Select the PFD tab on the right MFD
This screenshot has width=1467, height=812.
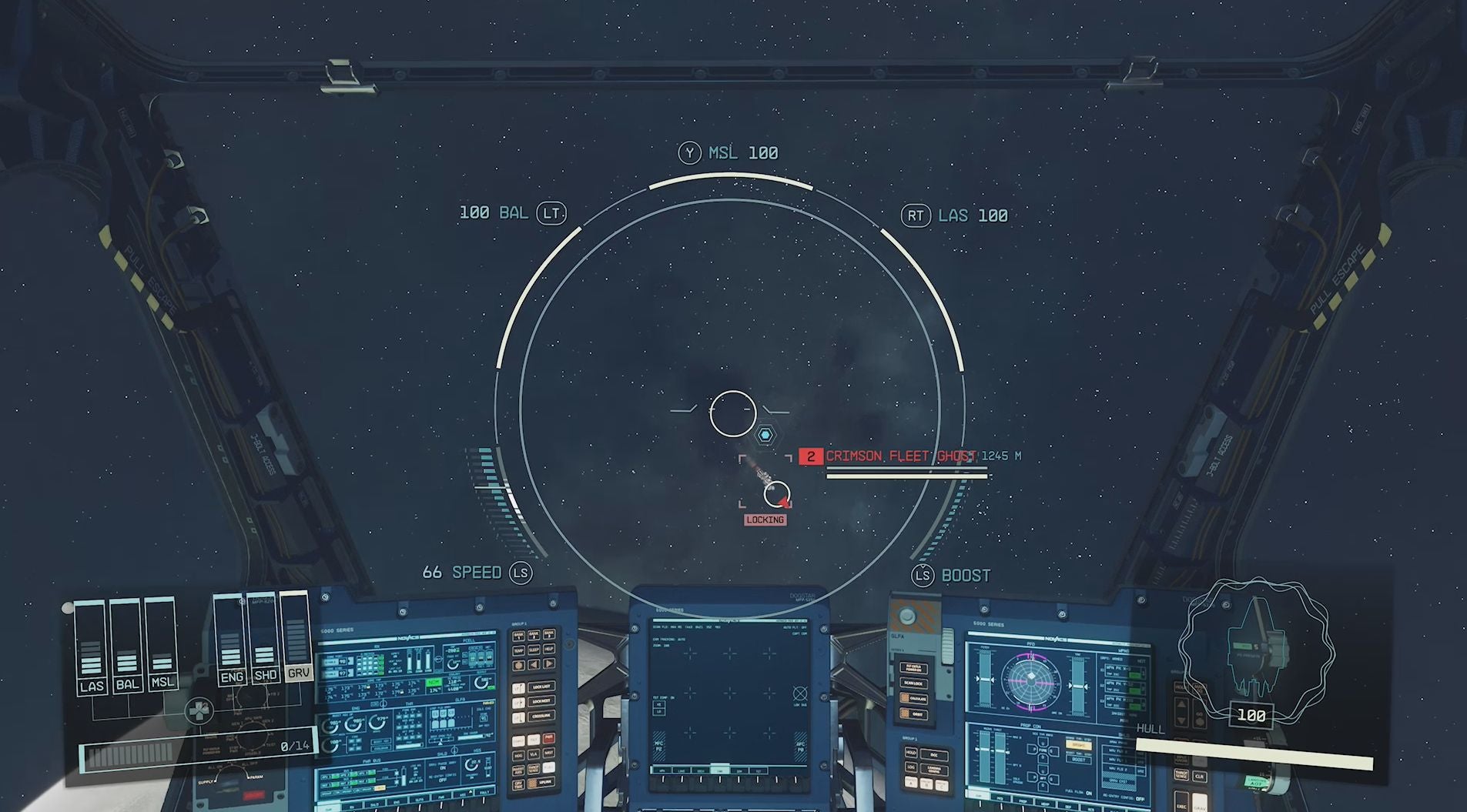click(x=1000, y=798)
